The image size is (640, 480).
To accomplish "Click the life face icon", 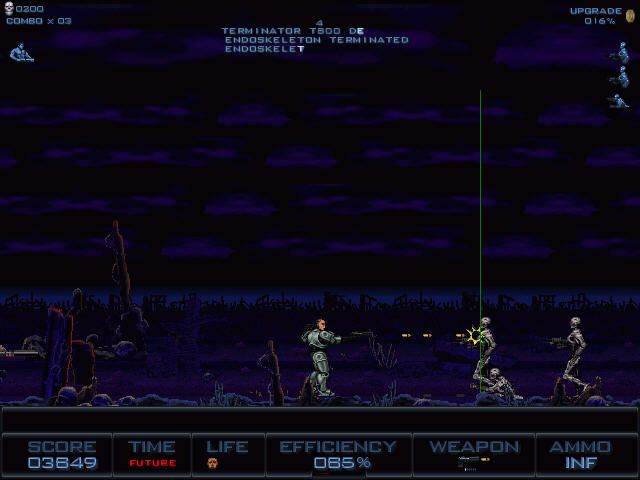I will click(x=212, y=463).
